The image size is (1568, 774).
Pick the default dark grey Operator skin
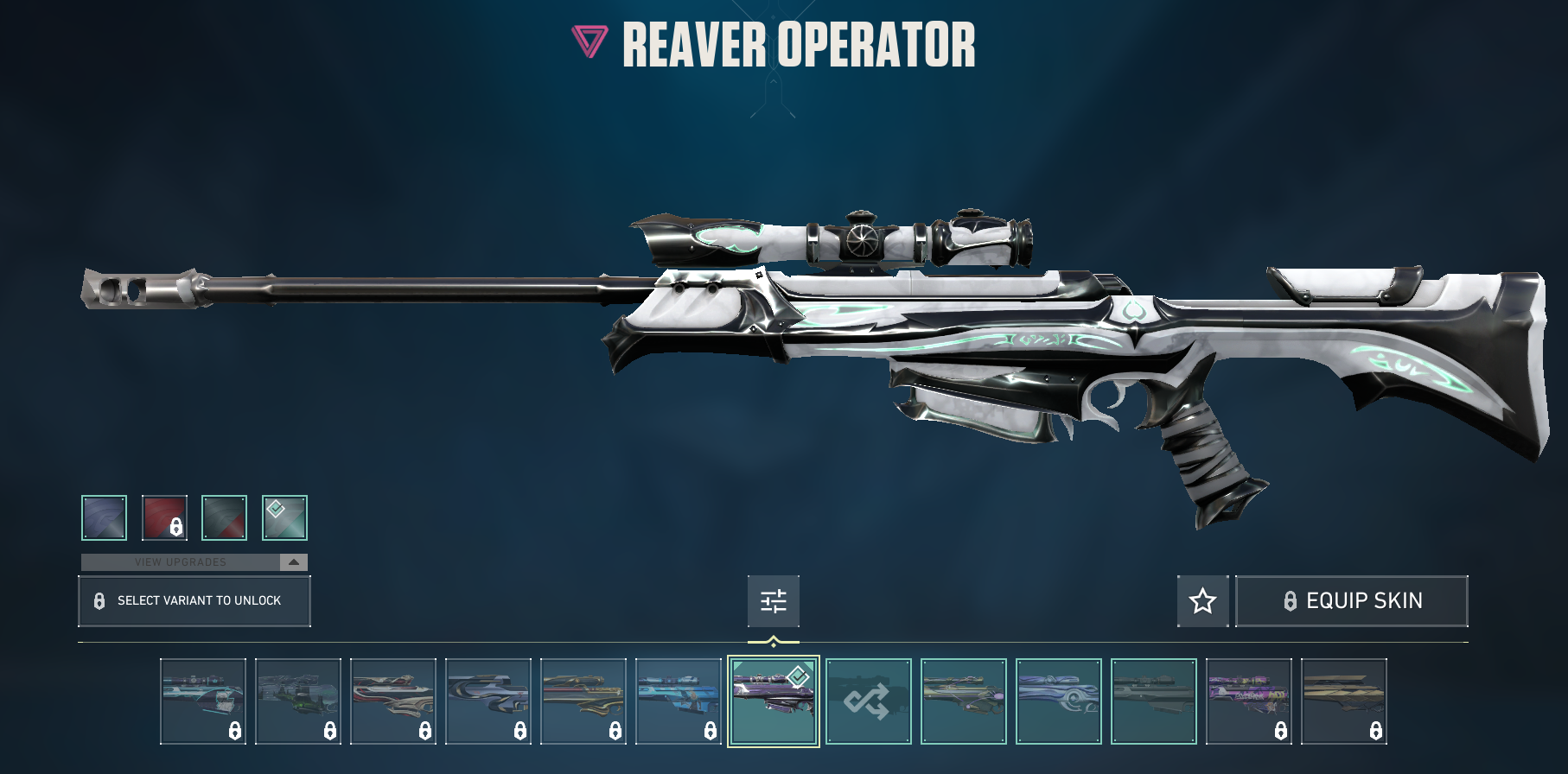(x=1153, y=701)
